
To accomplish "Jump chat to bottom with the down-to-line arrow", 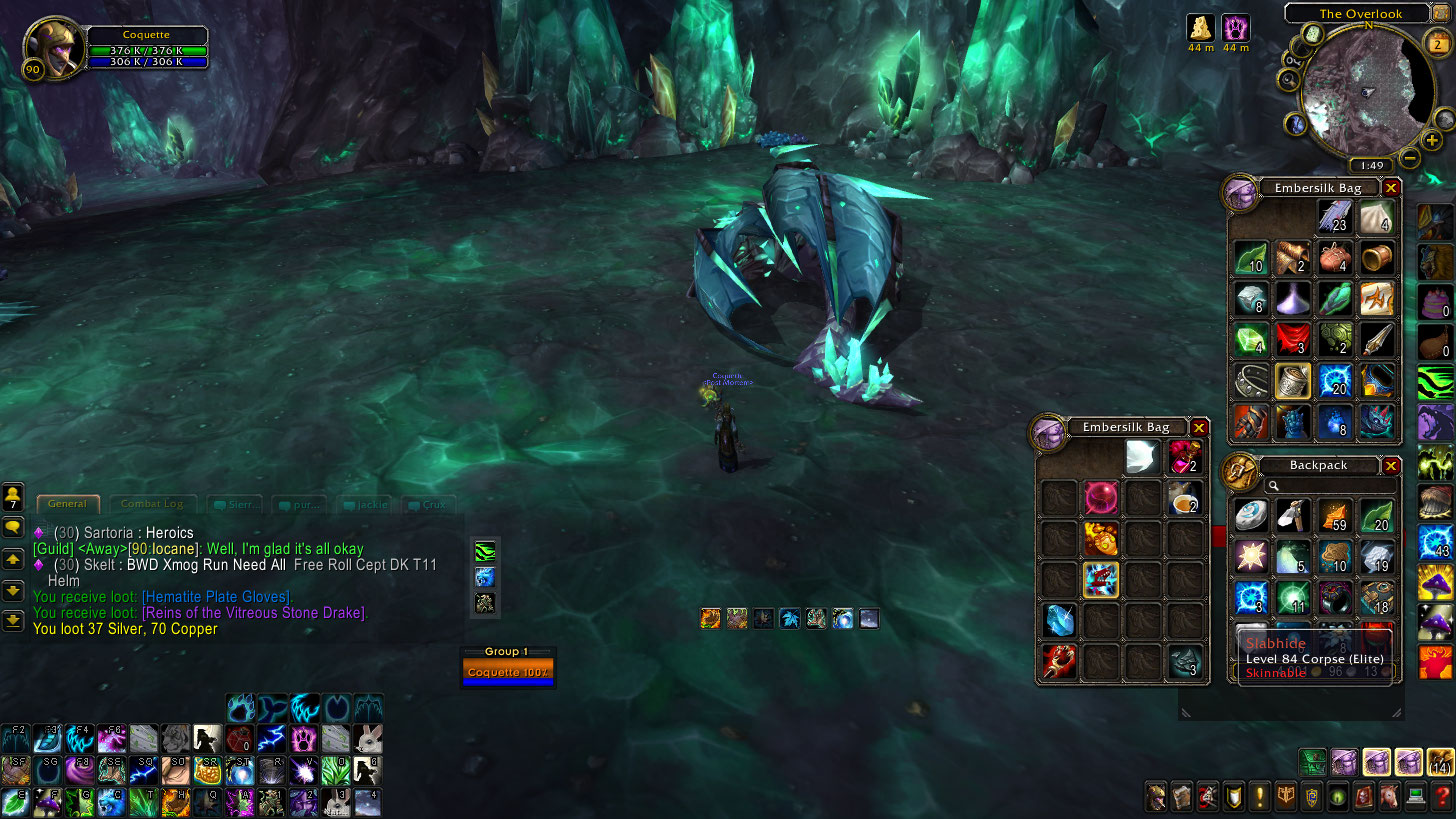I will point(14,620).
